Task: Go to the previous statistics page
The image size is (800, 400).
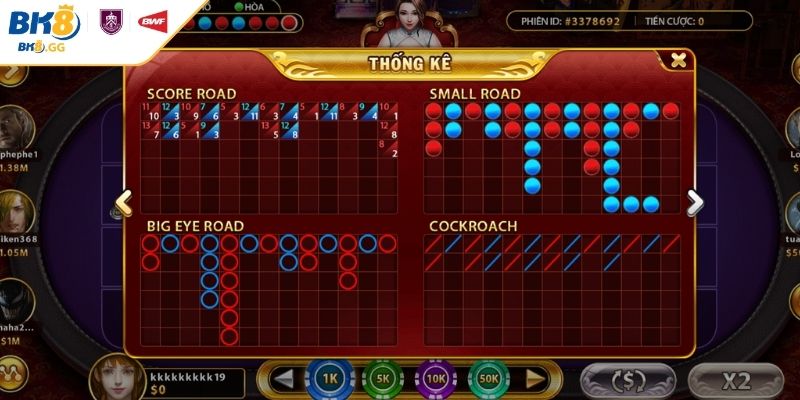Action: 123,203
